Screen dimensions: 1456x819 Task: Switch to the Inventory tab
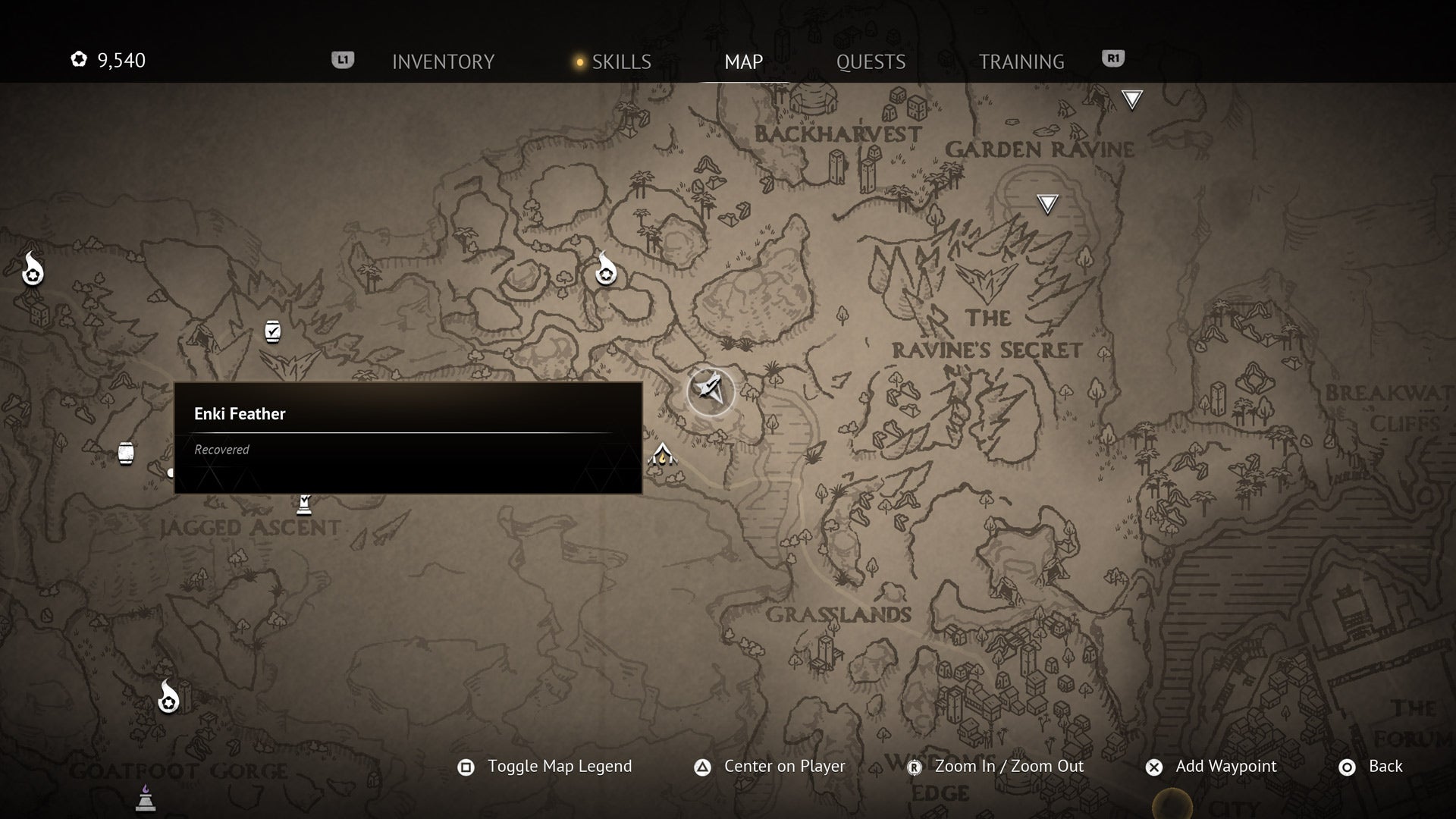[443, 61]
